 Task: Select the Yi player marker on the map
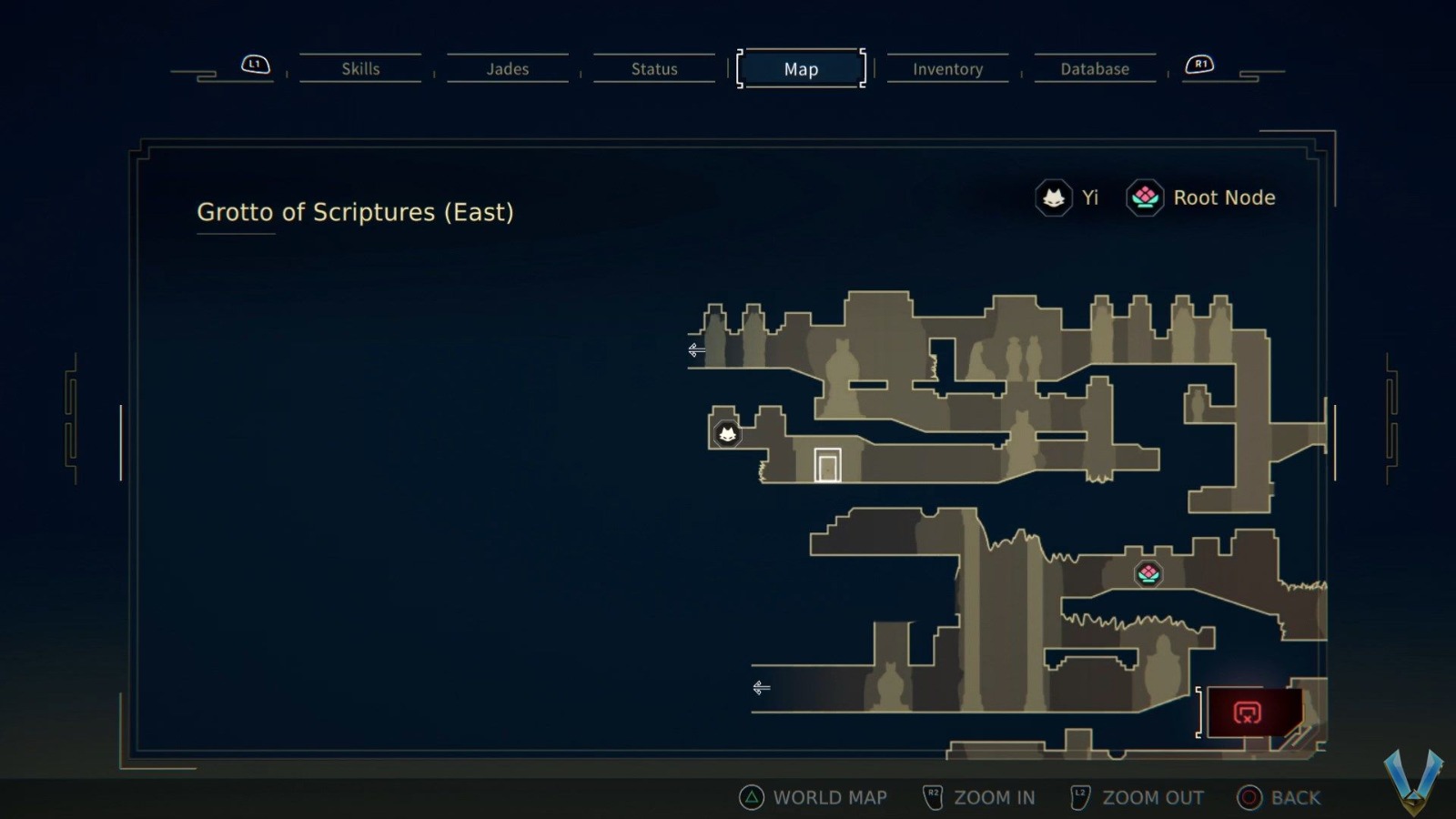coord(726,434)
